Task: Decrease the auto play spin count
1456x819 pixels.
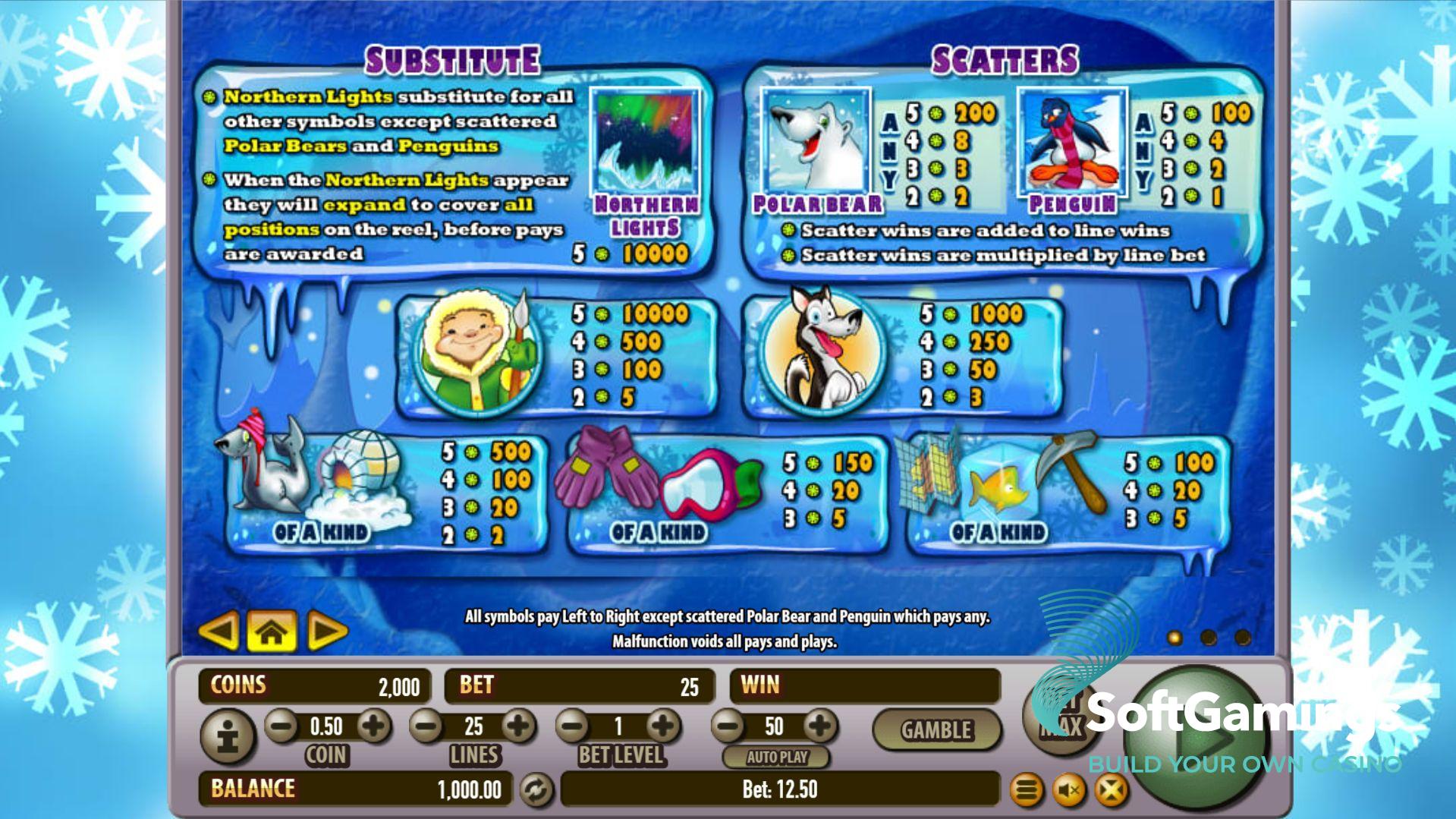Action: tap(728, 726)
